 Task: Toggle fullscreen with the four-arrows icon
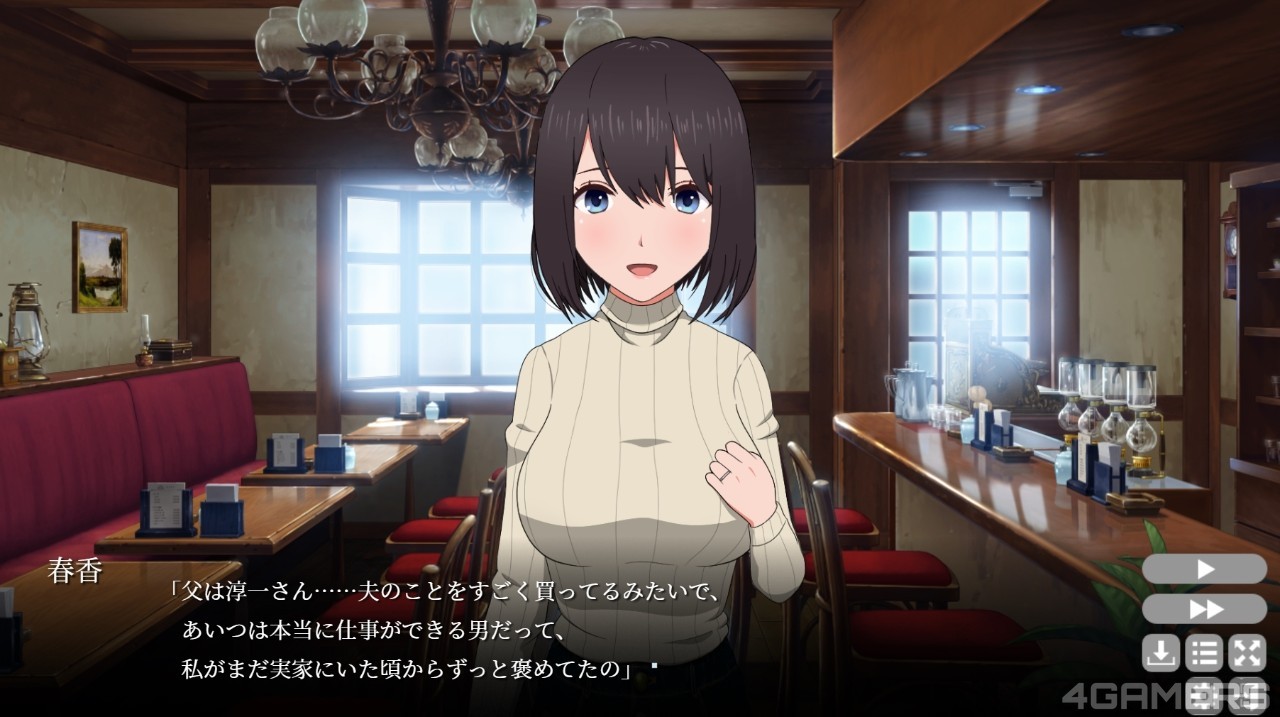[x=1247, y=654]
